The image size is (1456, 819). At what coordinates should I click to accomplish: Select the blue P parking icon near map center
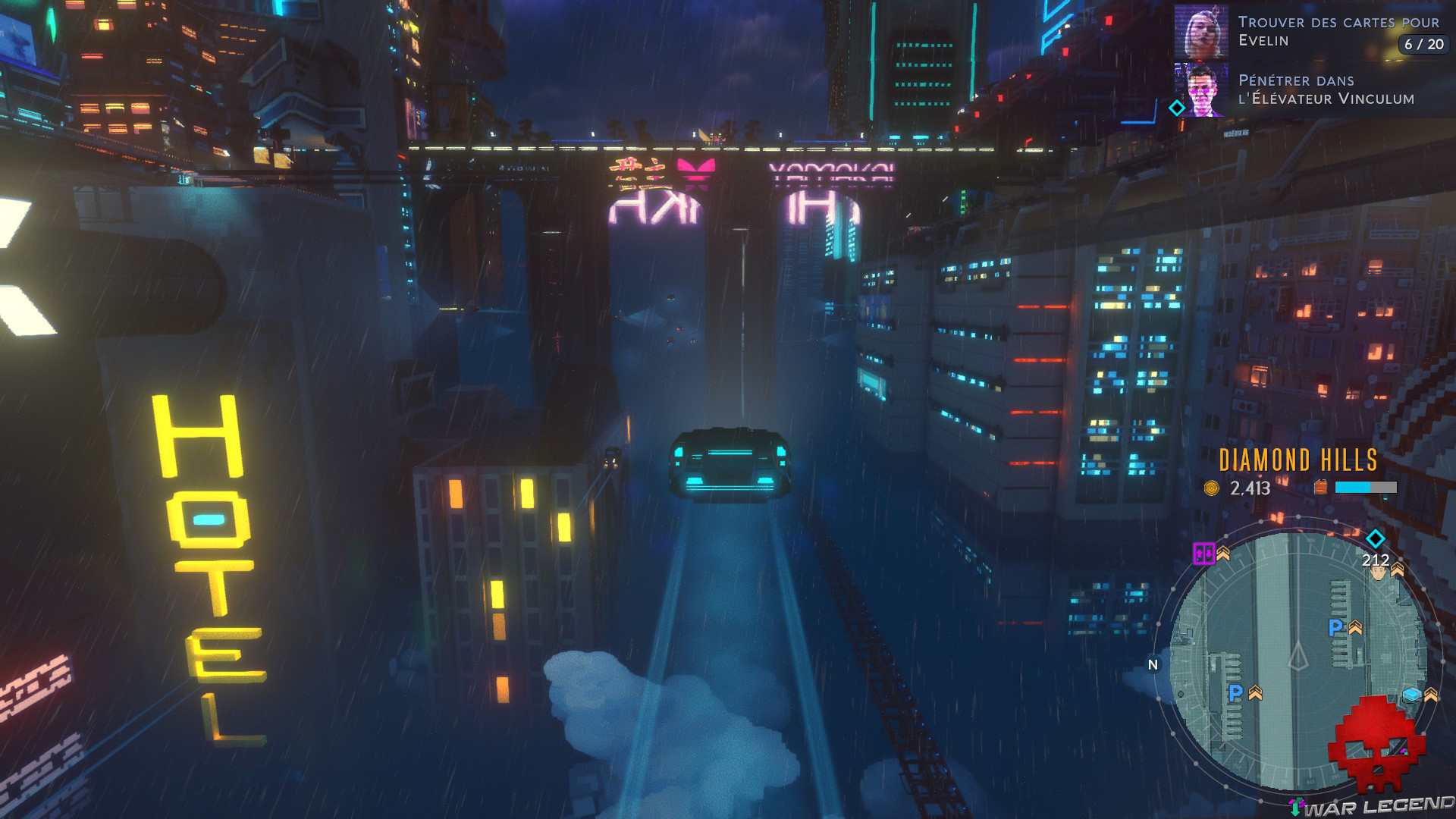click(1335, 626)
